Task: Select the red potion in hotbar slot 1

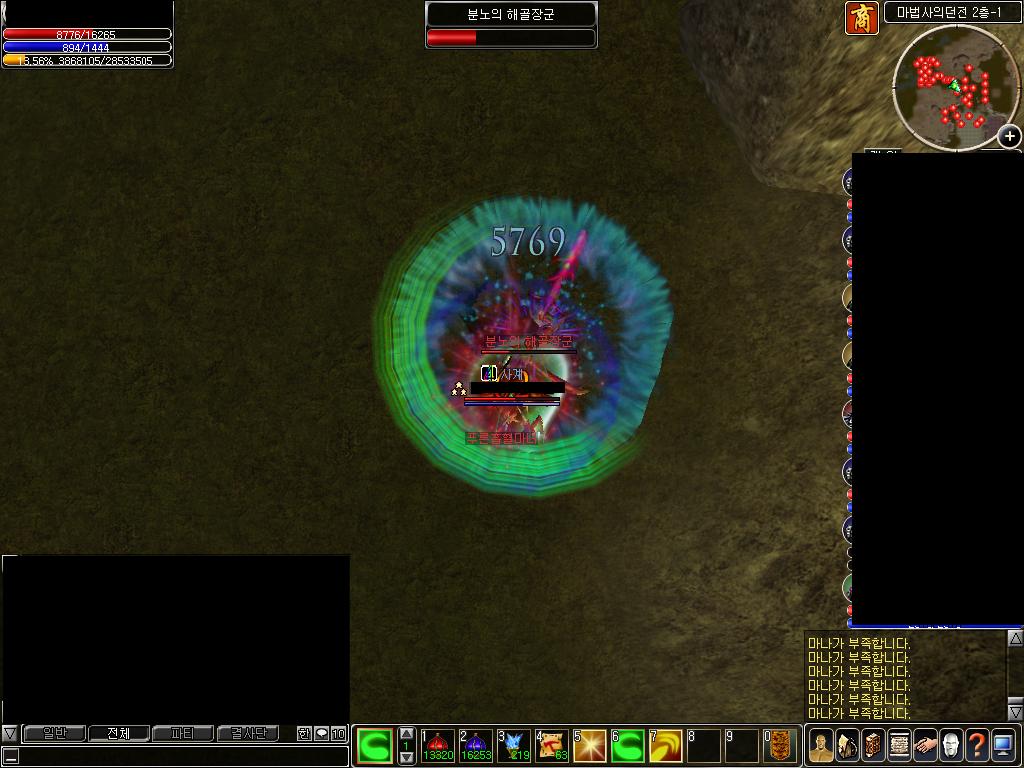Action: pyautogui.click(x=438, y=745)
